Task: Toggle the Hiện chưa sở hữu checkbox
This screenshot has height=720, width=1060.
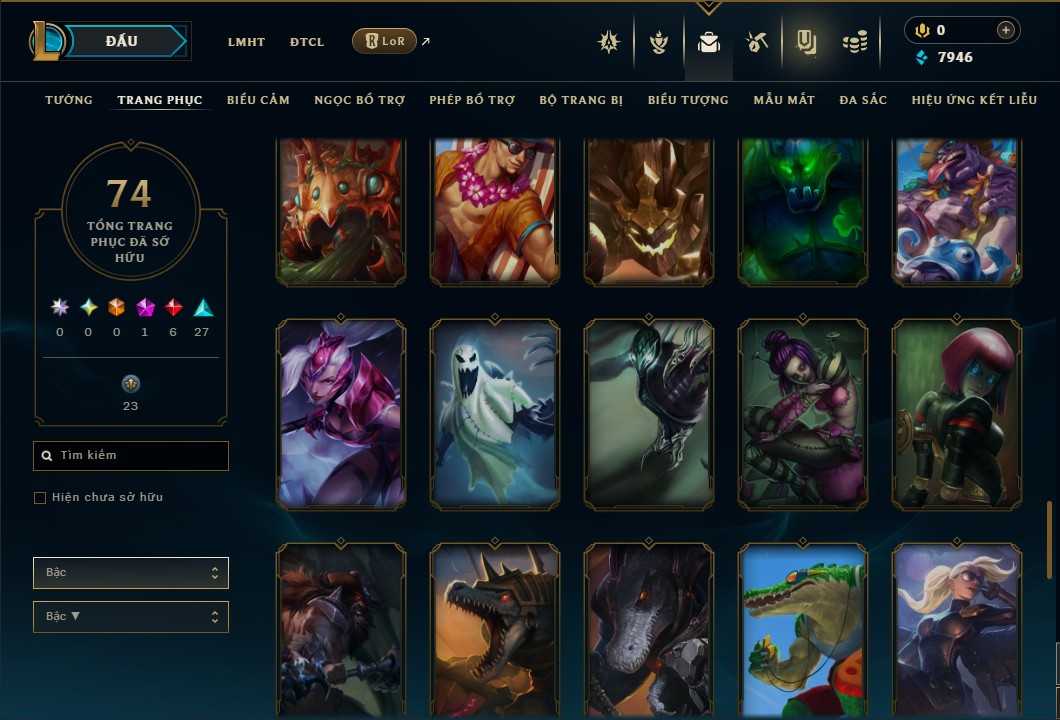Action: click(x=40, y=498)
